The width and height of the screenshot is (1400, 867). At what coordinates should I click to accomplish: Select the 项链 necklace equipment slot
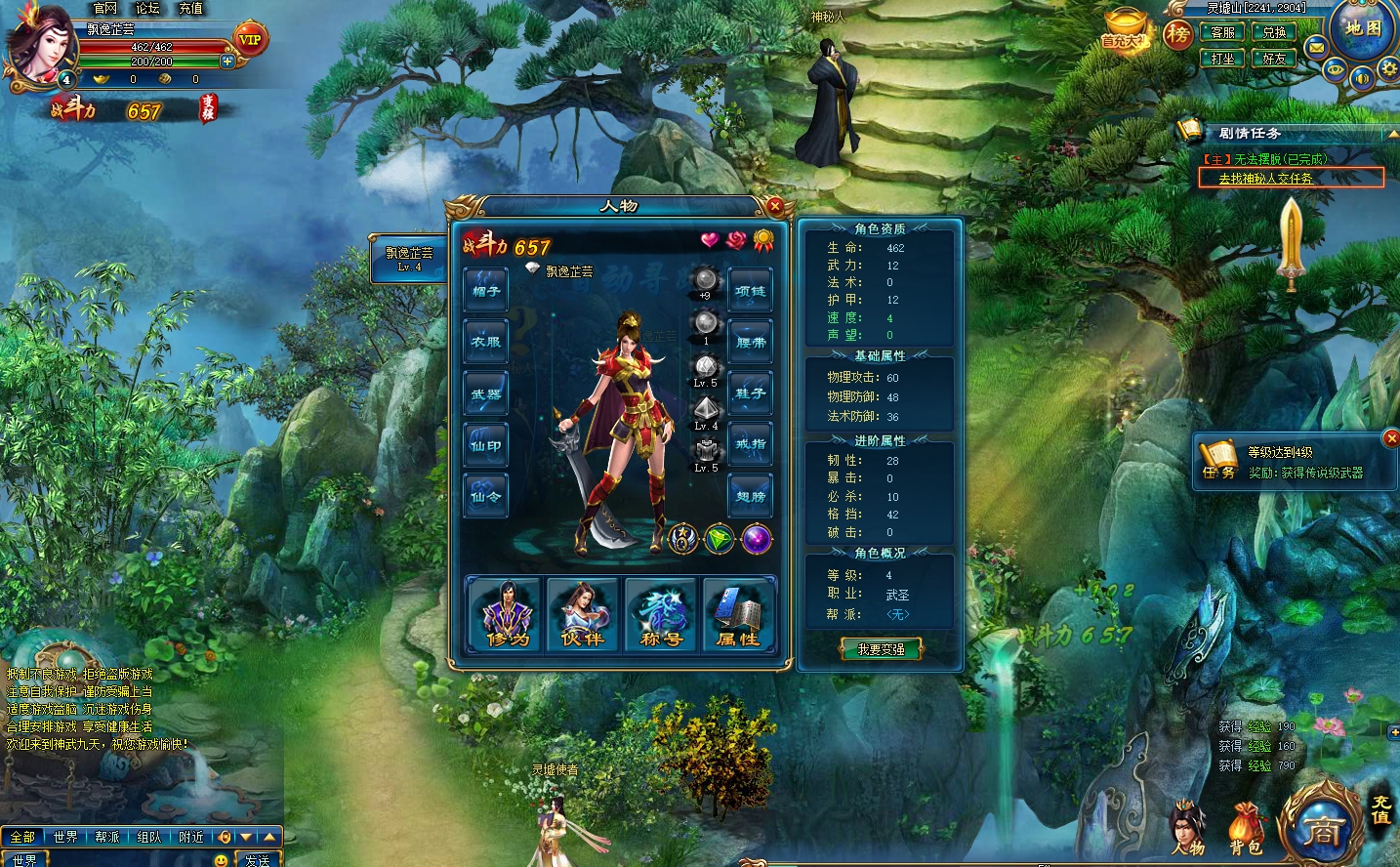click(750, 291)
